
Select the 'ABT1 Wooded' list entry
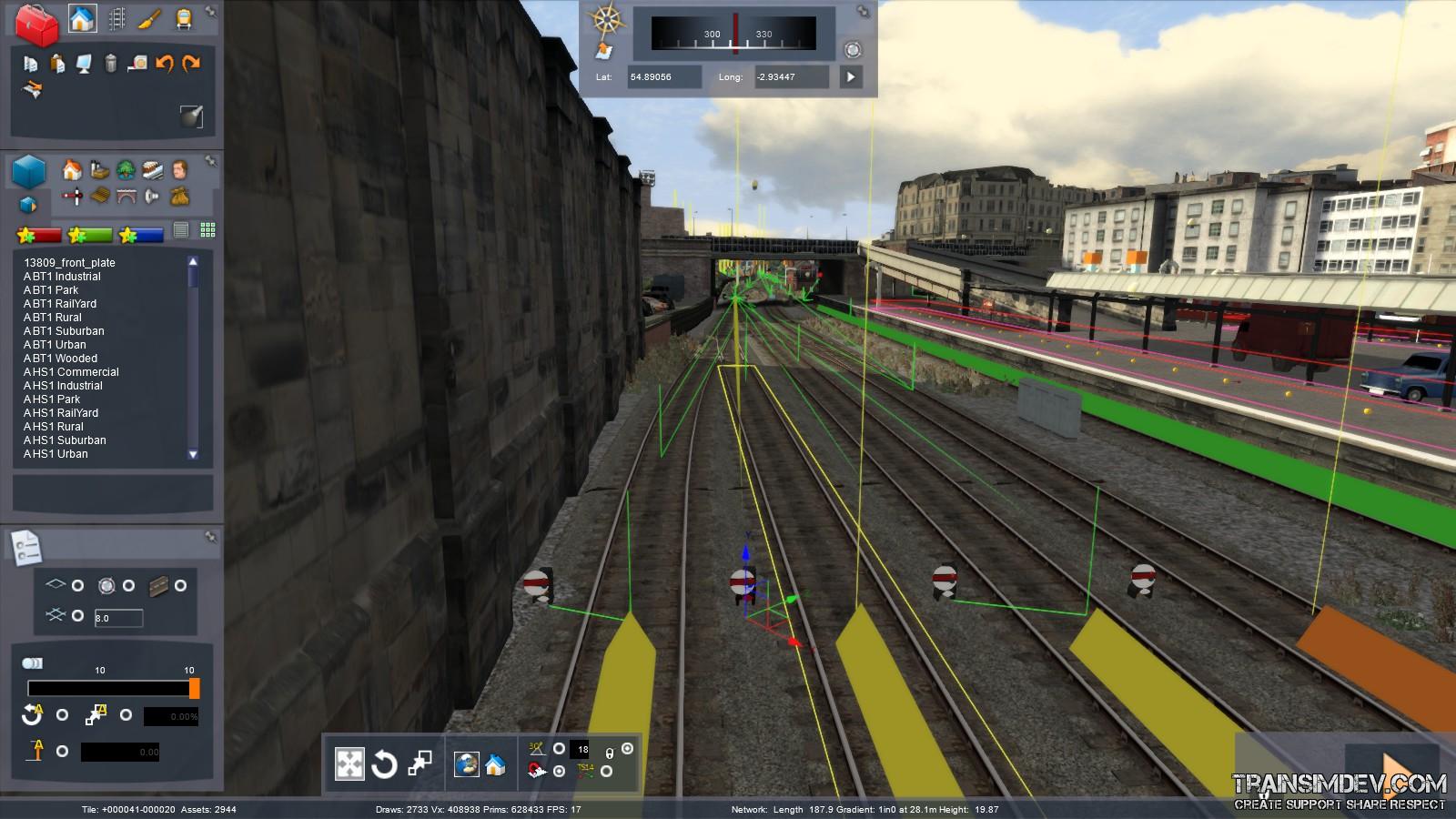coord(60,359)
